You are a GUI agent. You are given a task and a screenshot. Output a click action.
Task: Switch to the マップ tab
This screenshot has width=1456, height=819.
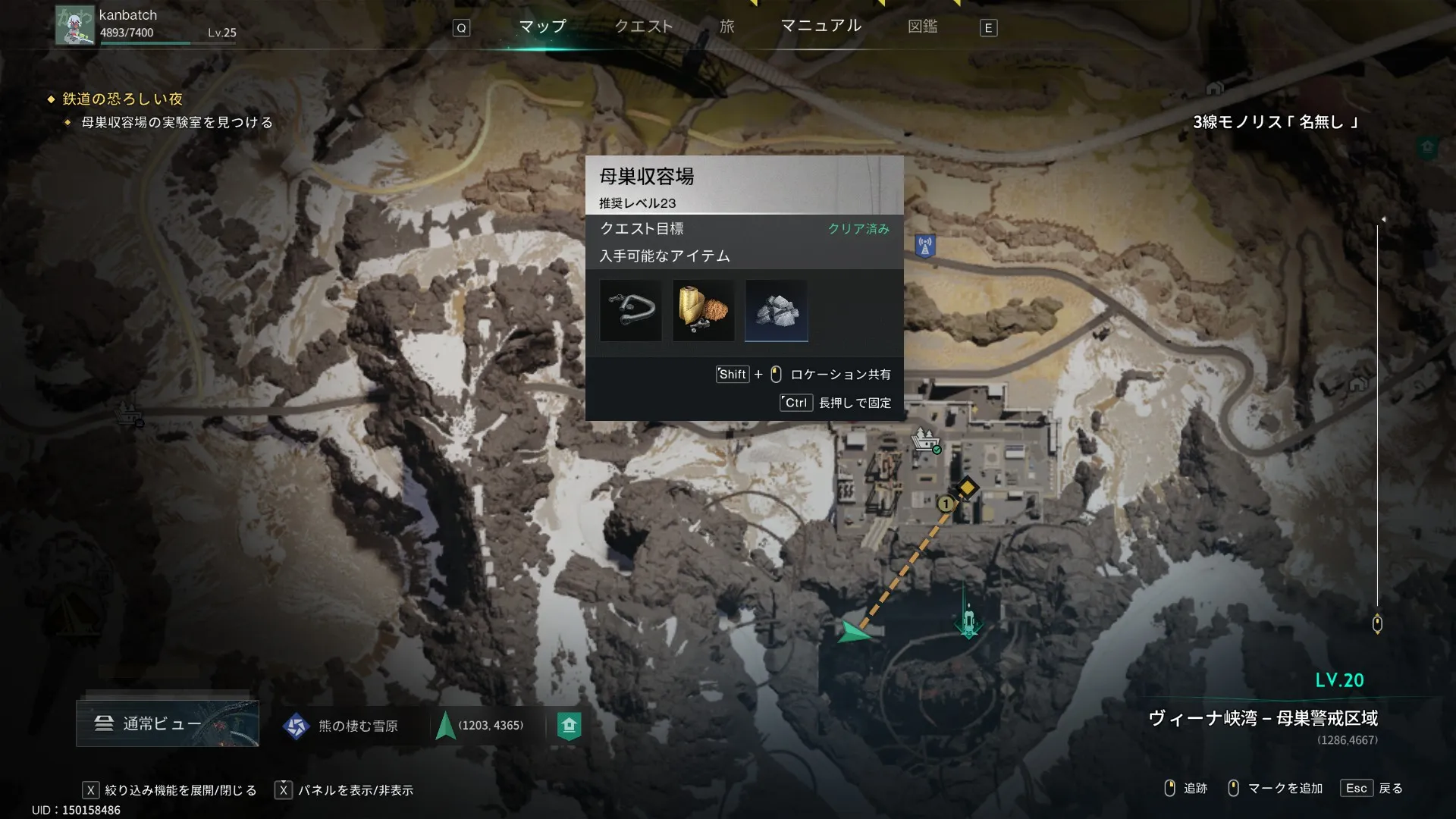point(542,27)
